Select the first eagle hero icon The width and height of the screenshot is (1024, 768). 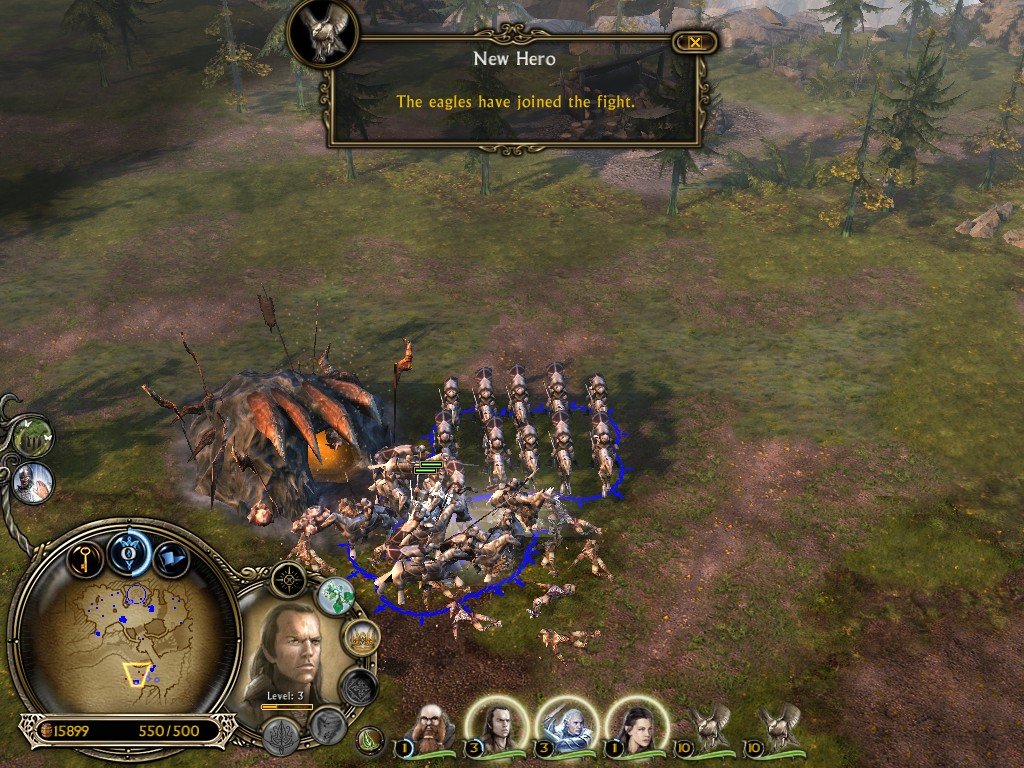709,727
